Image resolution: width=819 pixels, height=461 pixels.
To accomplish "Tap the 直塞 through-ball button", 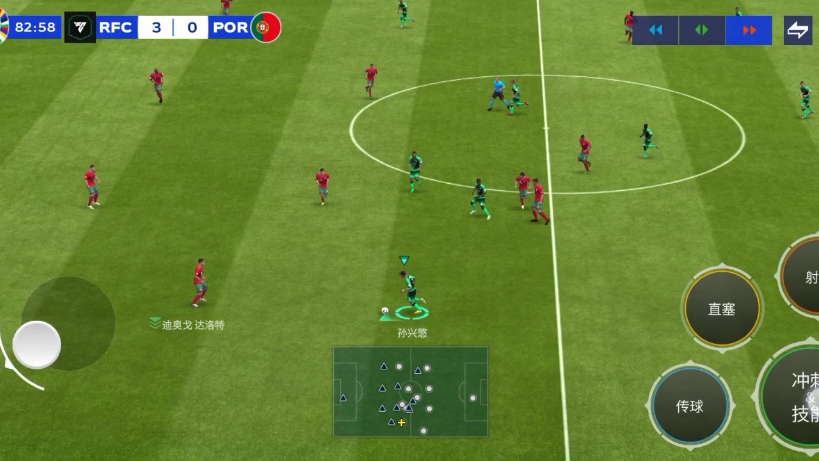I will (x=722, y=308).
